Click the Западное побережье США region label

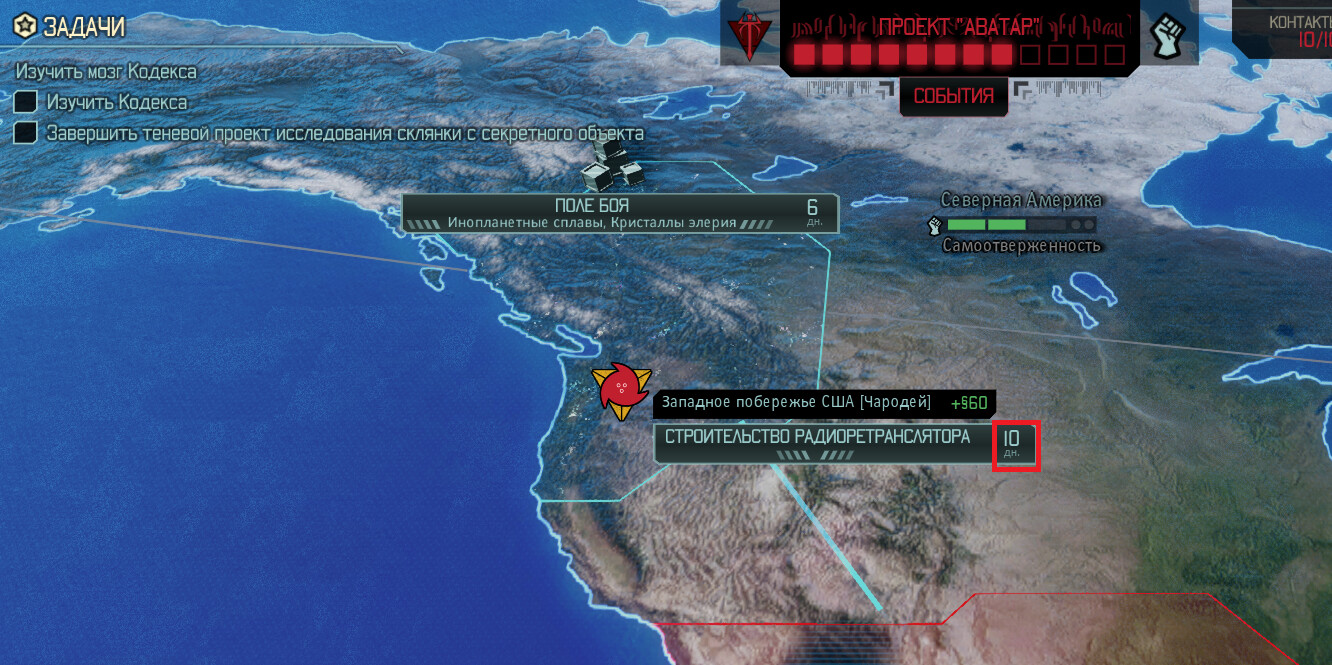pyautogui.click(x=795, y=403)
